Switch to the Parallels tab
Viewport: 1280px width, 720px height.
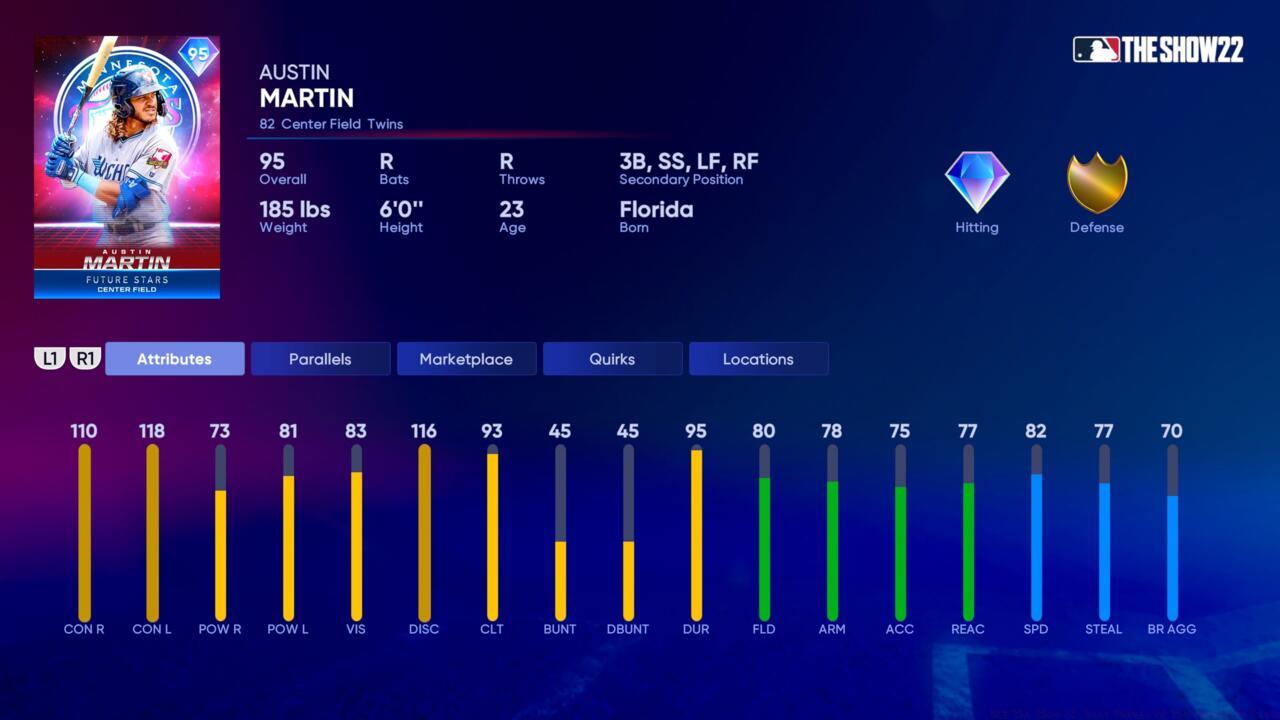[x=320, y=358]
